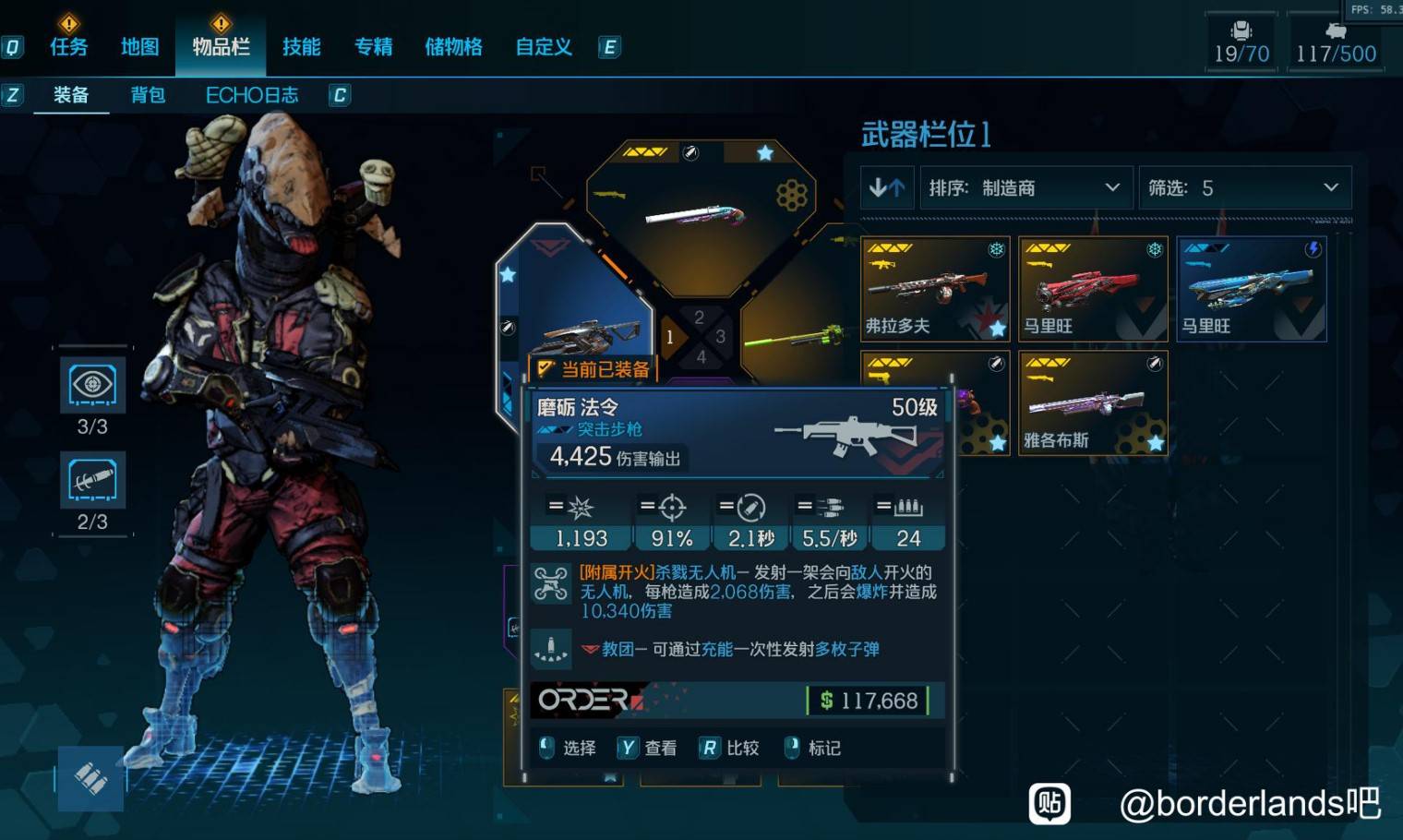1403x840 pixels.
Task: Open the 排序 制造商 sort dropdown
Action: (x=1025, y=188)
